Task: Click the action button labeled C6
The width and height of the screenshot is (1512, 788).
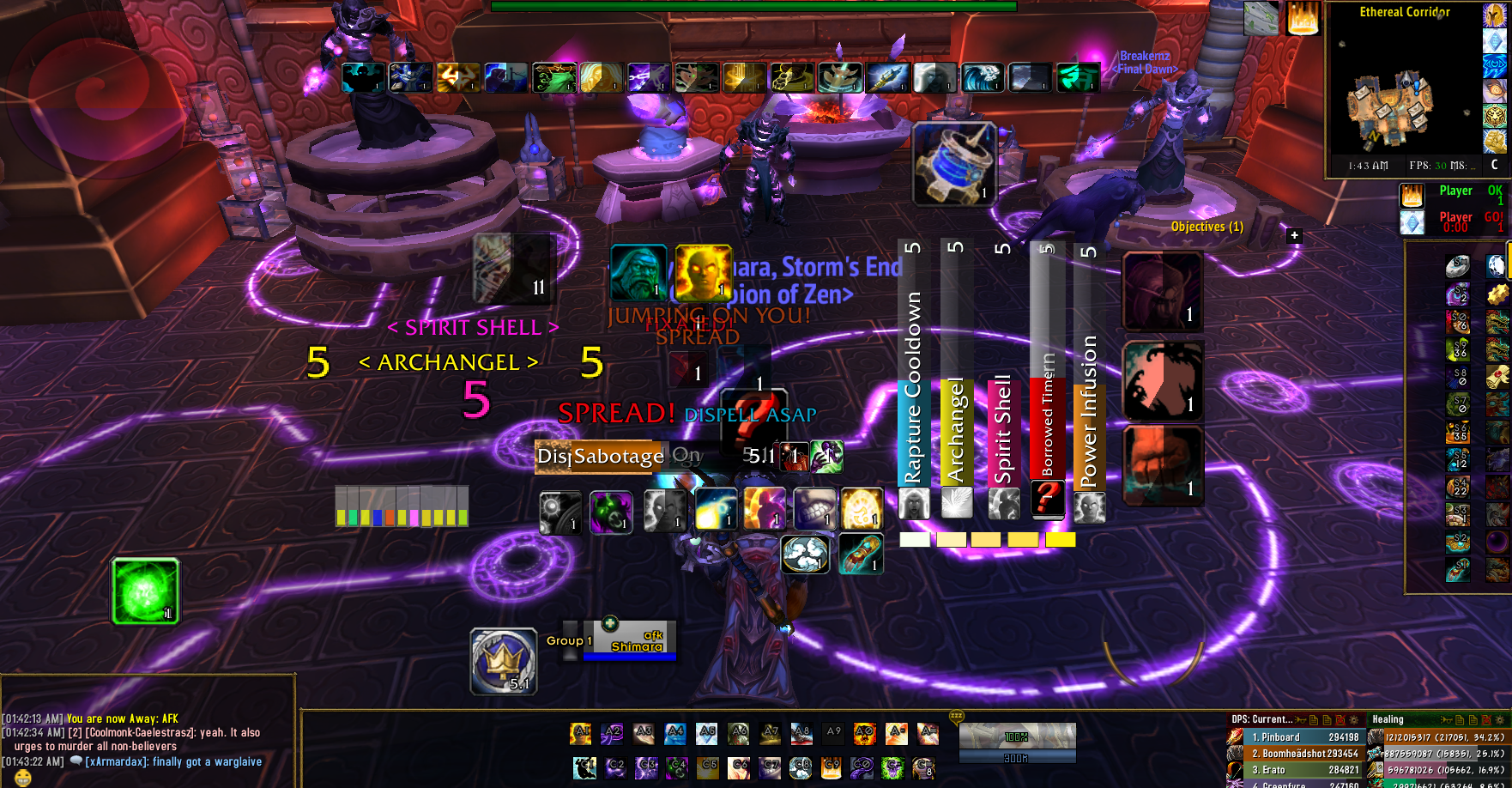Action: point(739,767)
